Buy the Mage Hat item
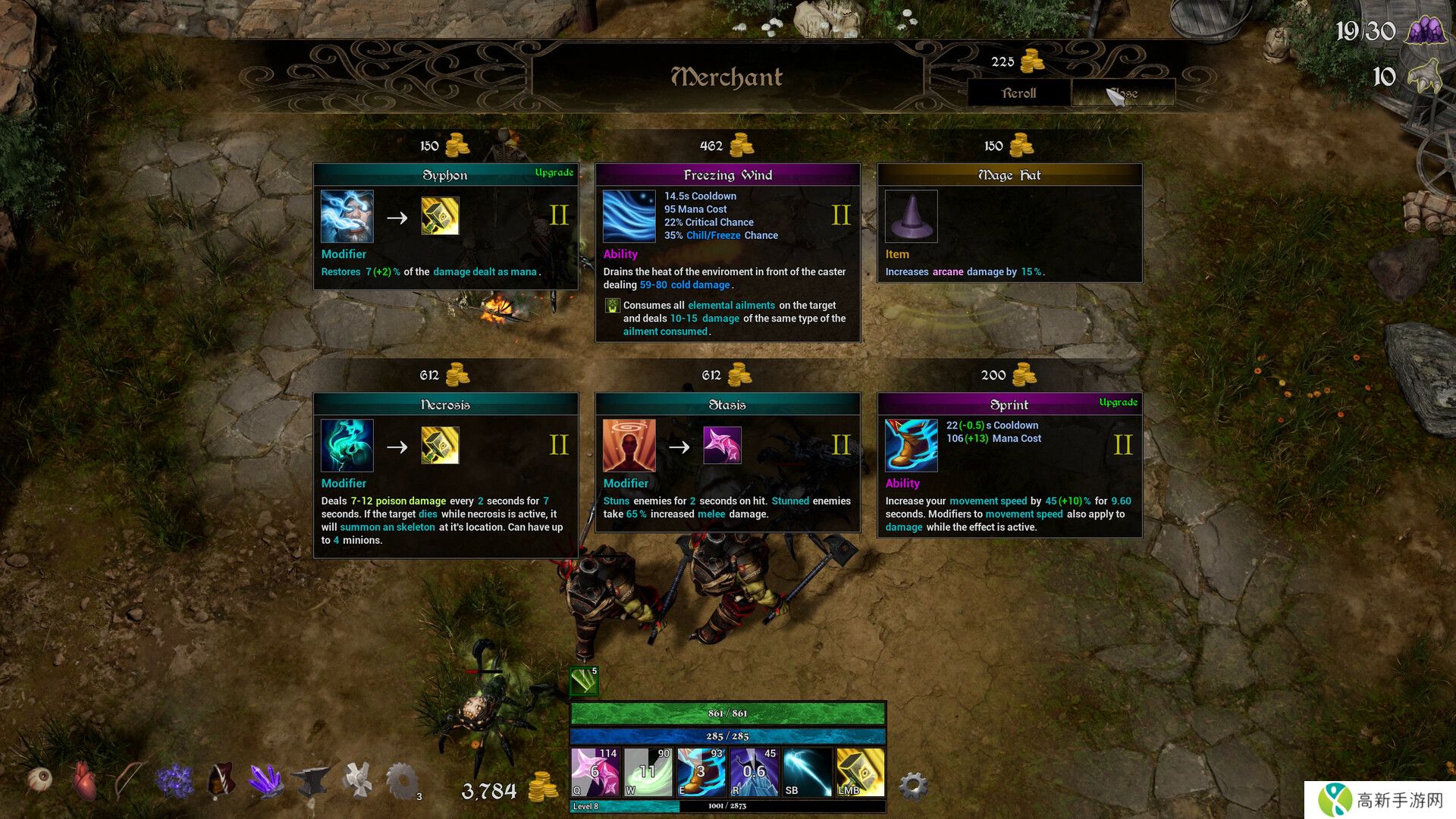The image size is (1456, 819). 1009,223
